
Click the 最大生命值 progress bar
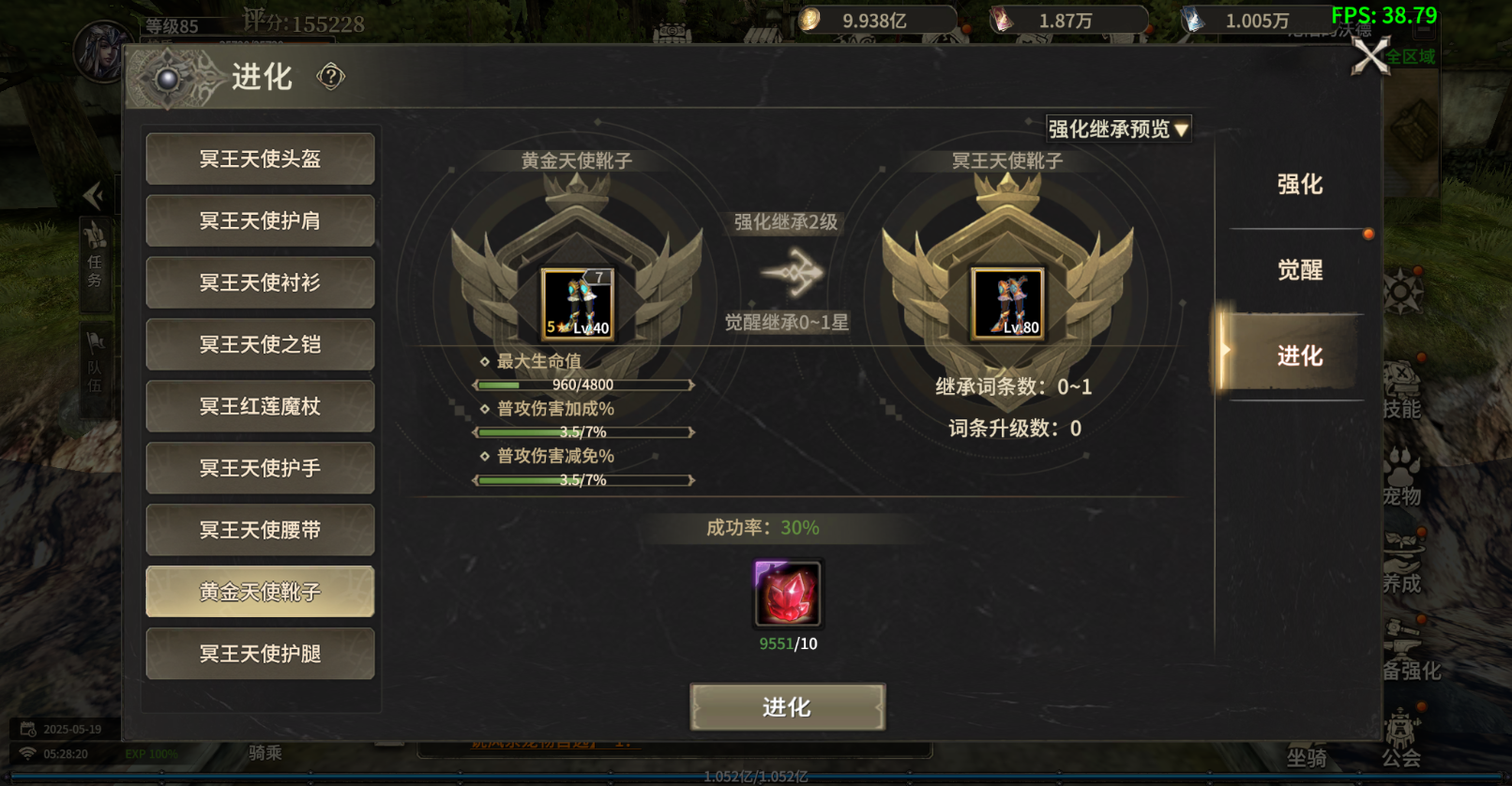coord(582,385)
